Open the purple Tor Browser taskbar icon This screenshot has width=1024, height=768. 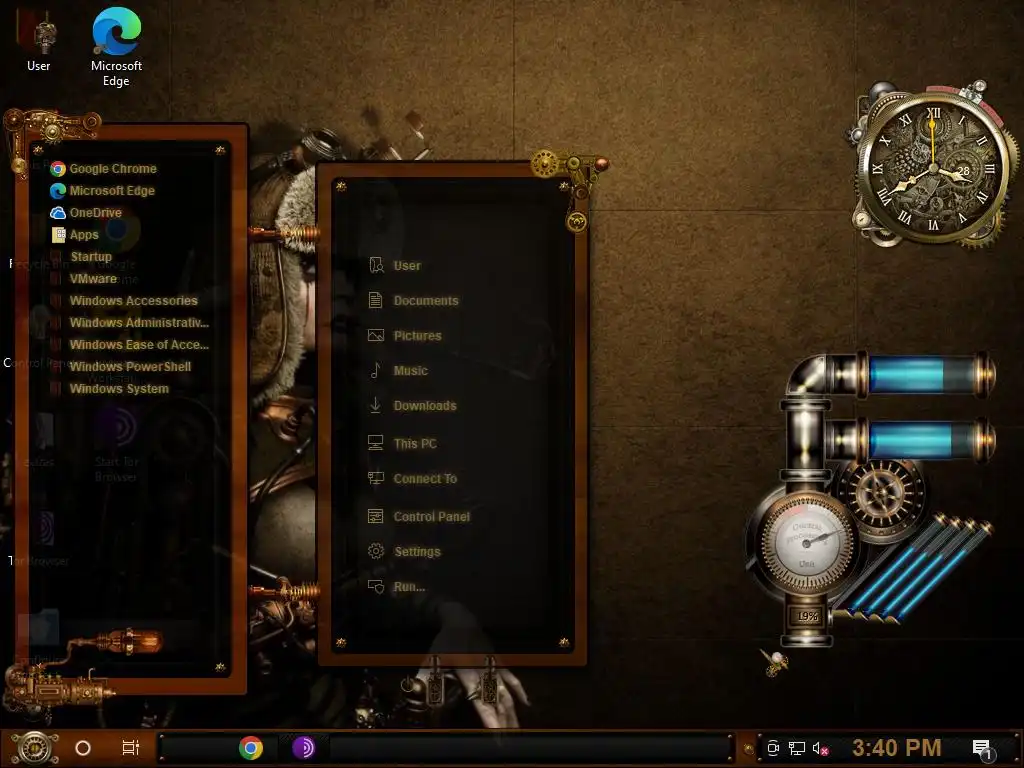(304, 748)
